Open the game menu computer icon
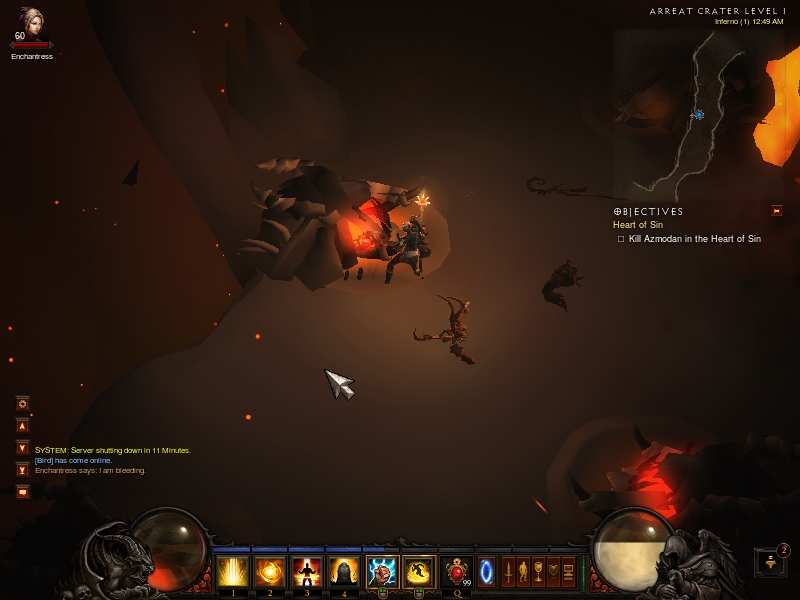This screenshot has width=800, height=600. (x=568, y=573)
